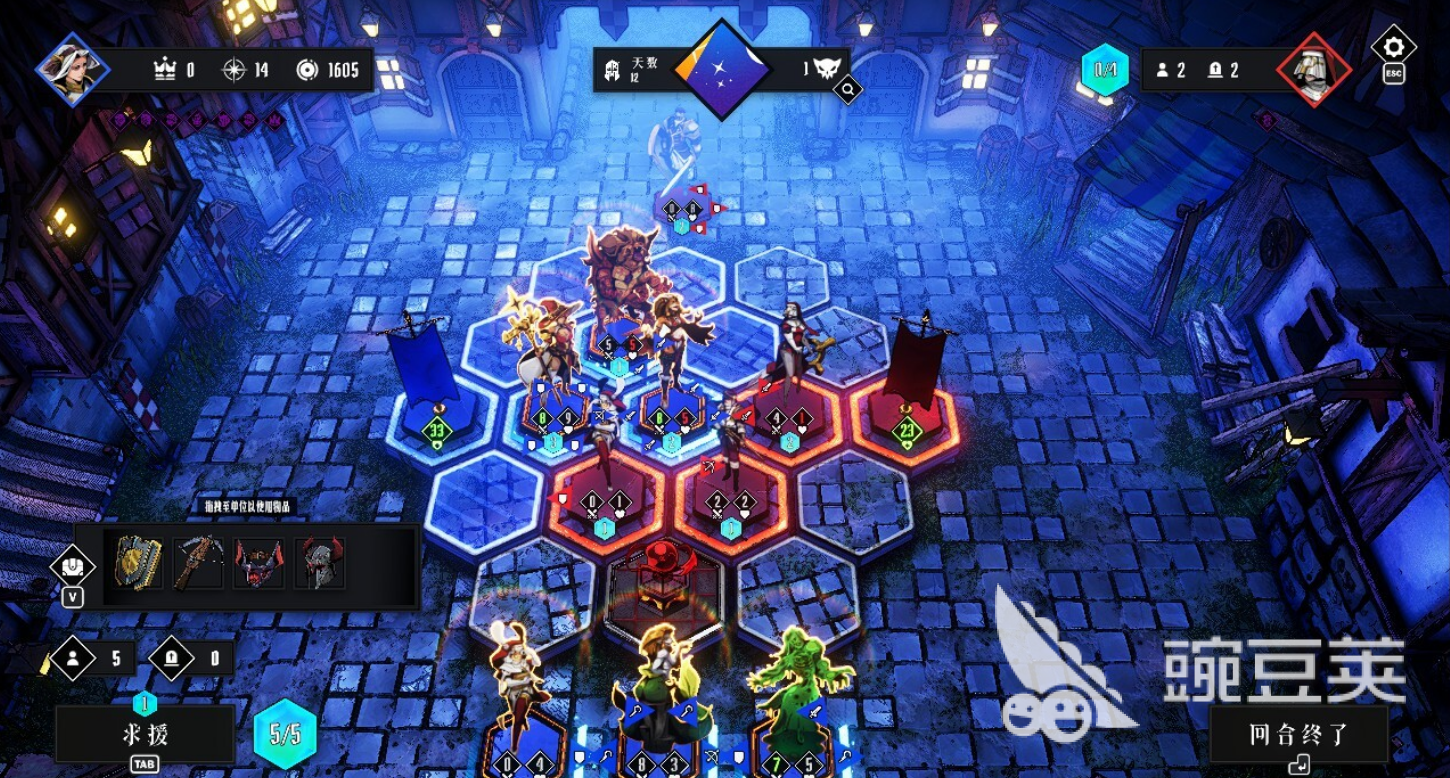Pick the horned gray helmet item

[x=319, y=563]
